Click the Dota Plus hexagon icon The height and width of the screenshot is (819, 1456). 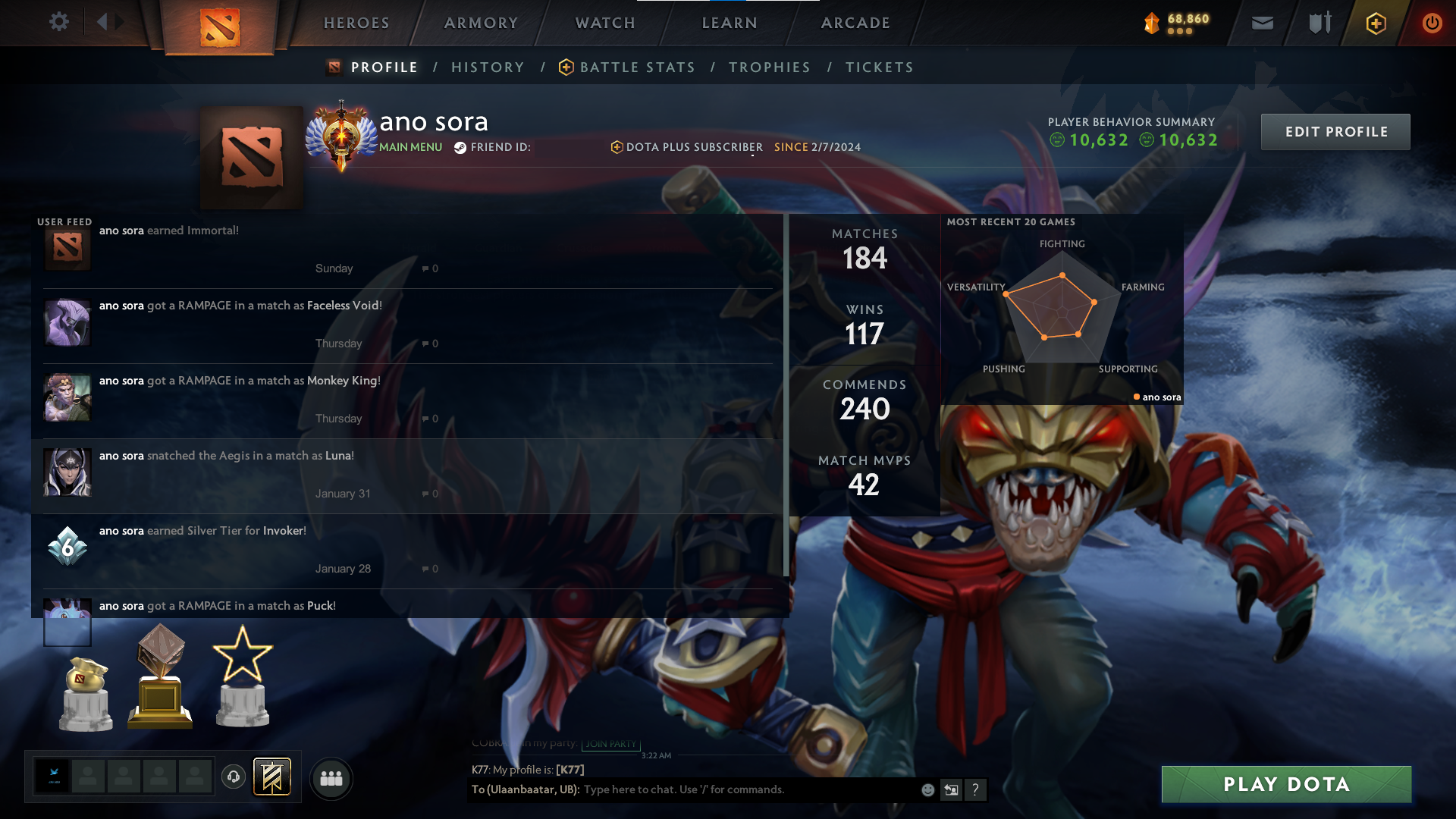(1375, 23)
